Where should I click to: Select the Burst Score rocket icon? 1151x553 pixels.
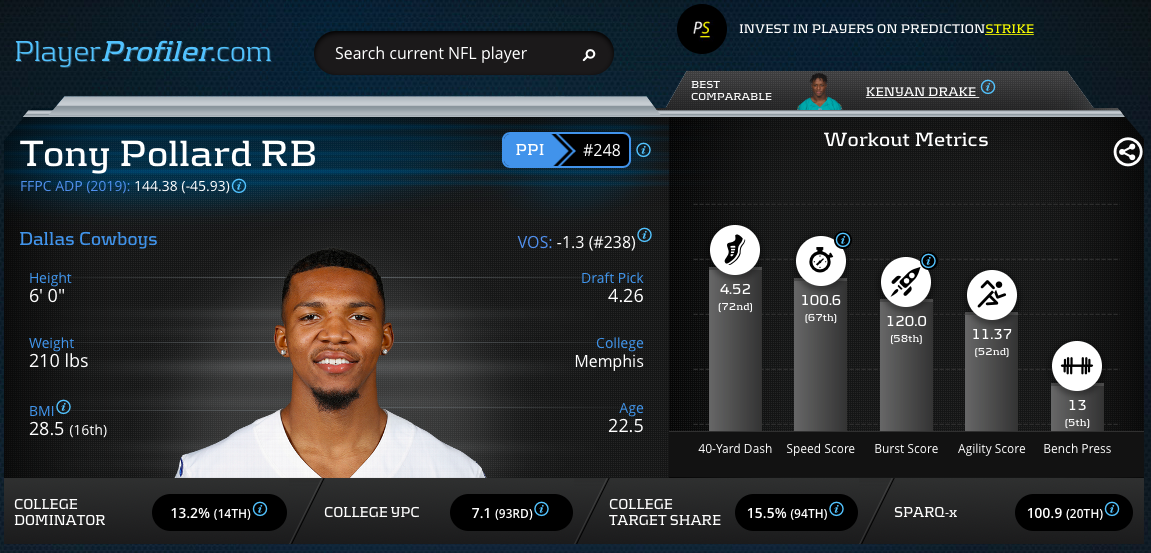(905, 281)
